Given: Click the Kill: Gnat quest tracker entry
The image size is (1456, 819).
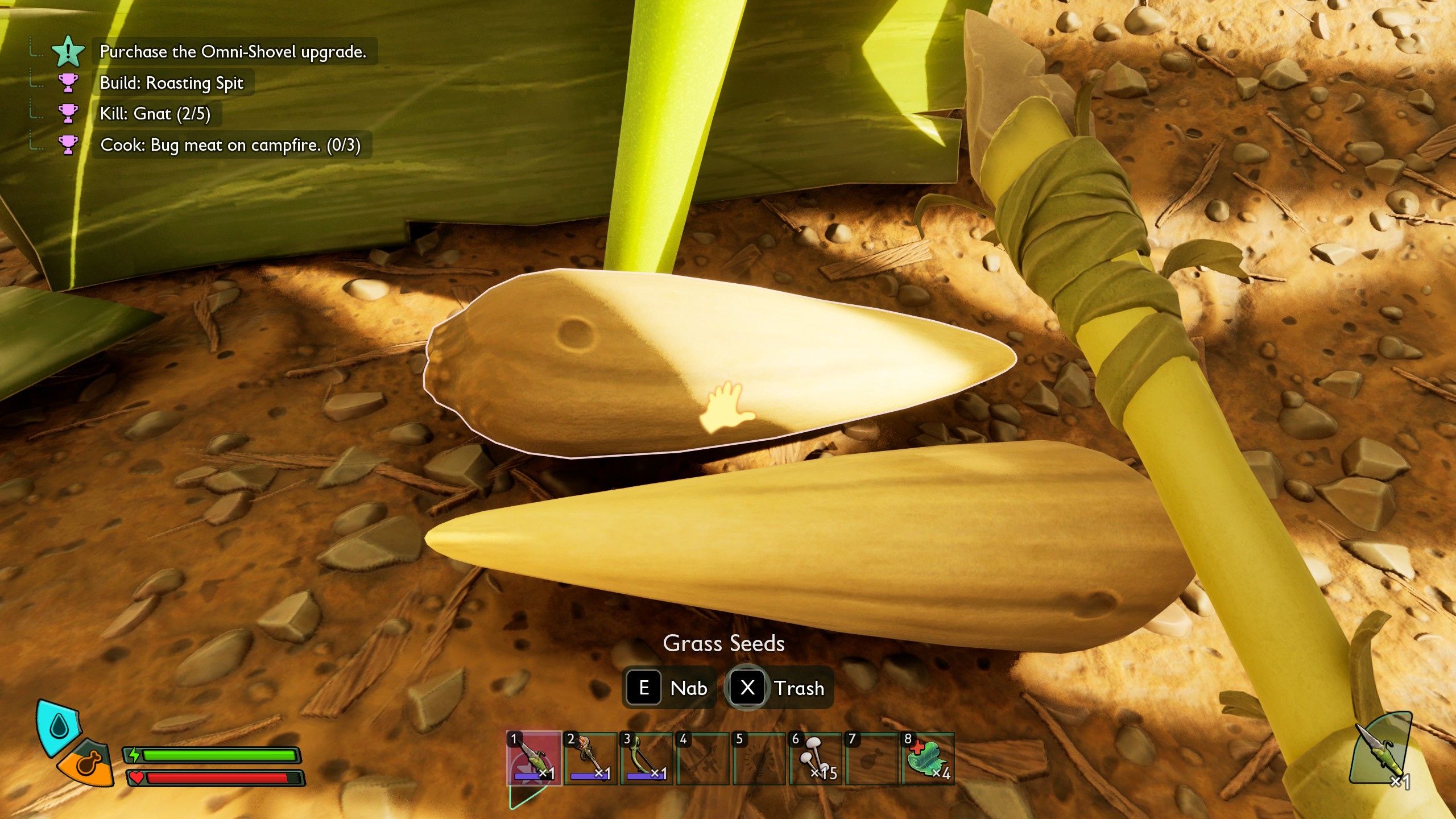Looking at the screenshot, I should click(155, 114).
